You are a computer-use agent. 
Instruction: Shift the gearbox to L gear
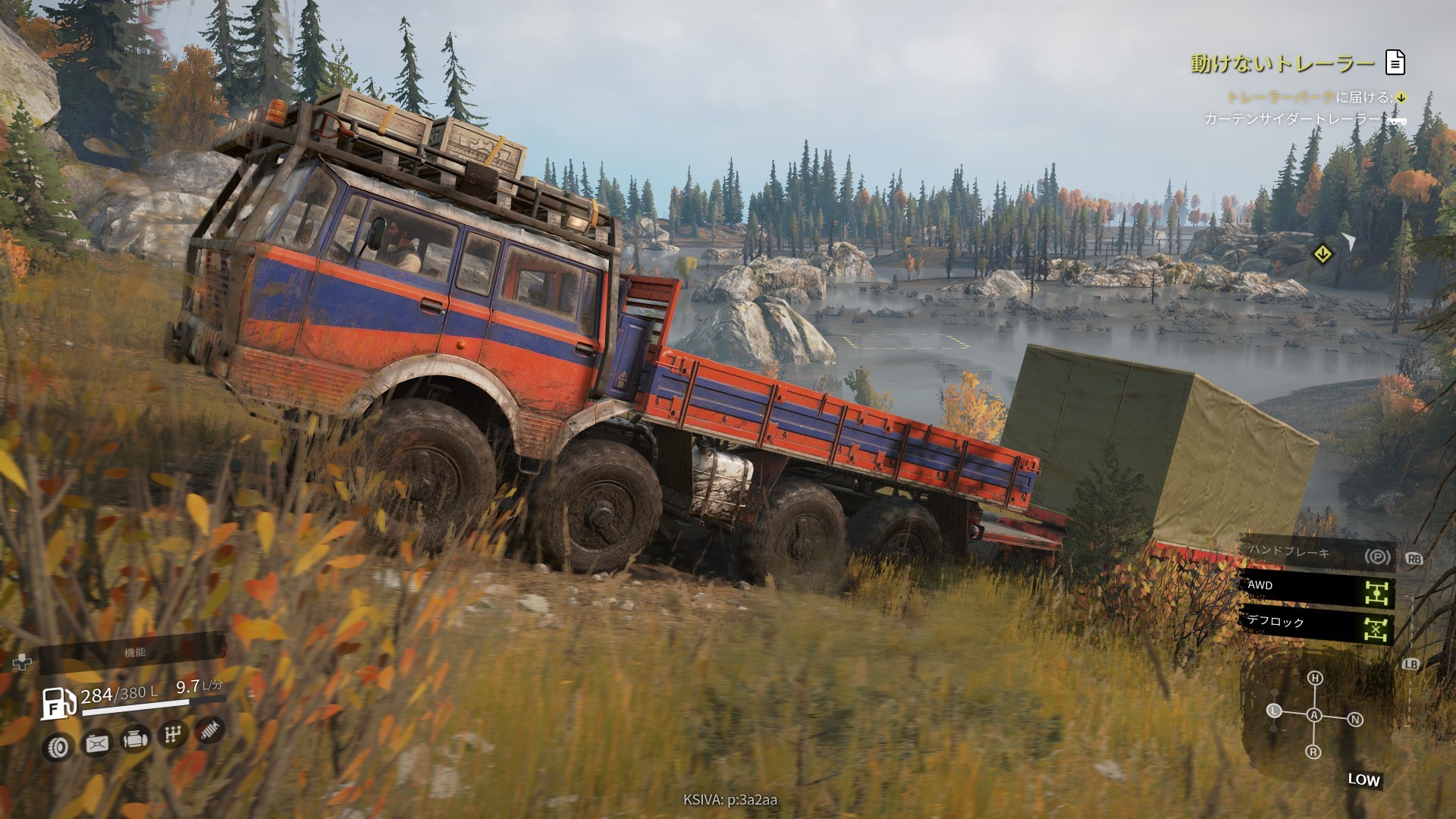tap(1274, 711)
